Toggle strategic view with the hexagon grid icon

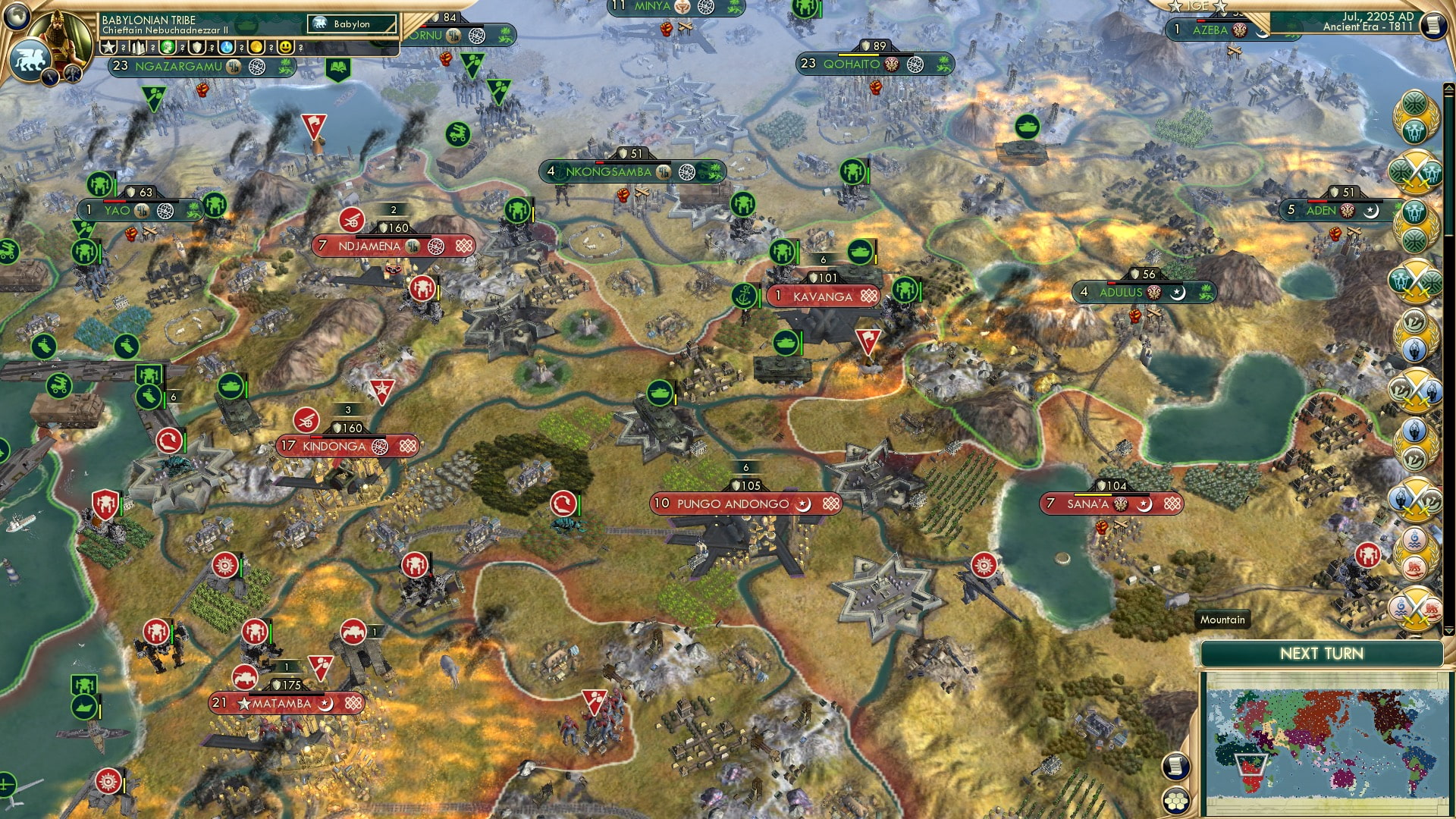[1176, 801]
